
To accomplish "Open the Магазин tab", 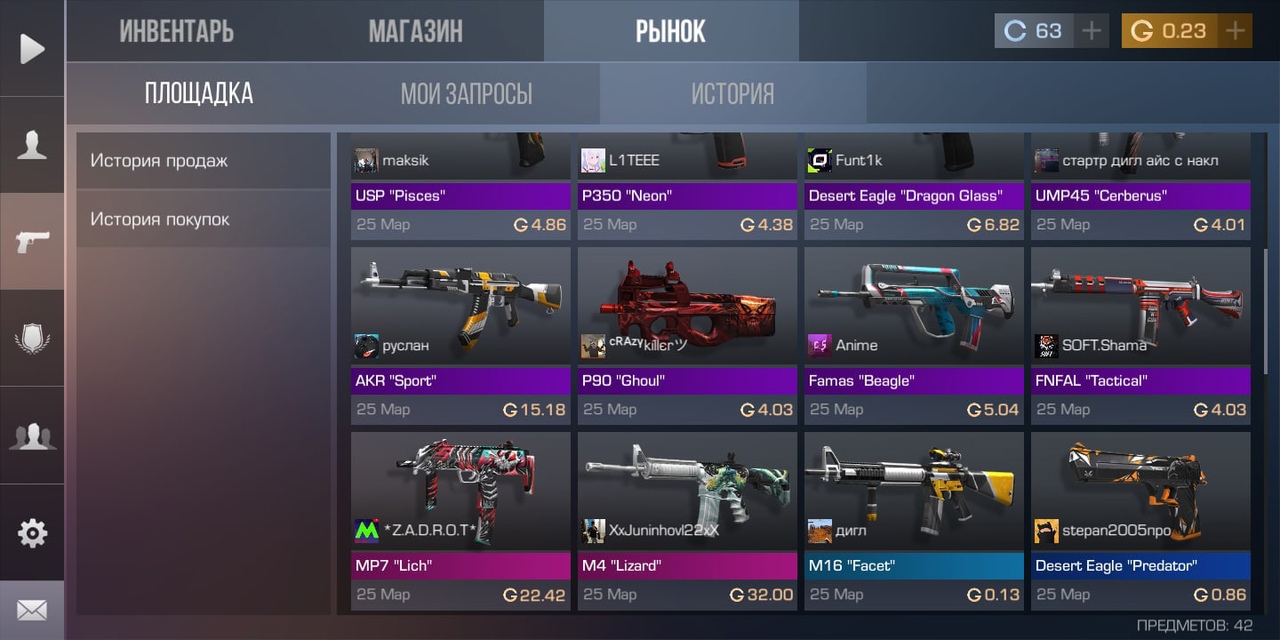I will [x=415, y=31].
